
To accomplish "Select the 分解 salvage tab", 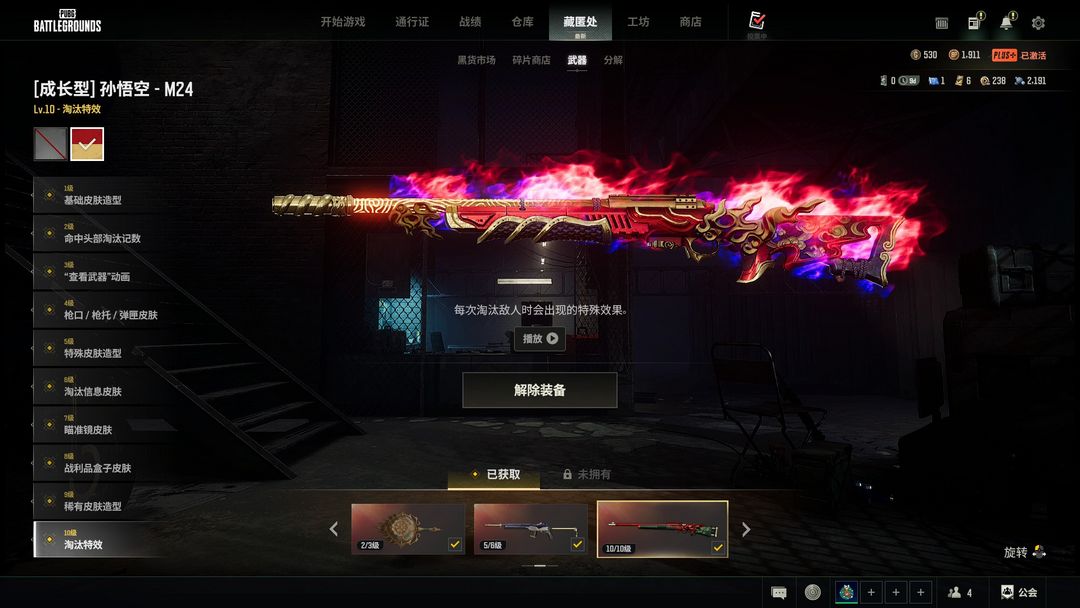I will tap(613, 60).
